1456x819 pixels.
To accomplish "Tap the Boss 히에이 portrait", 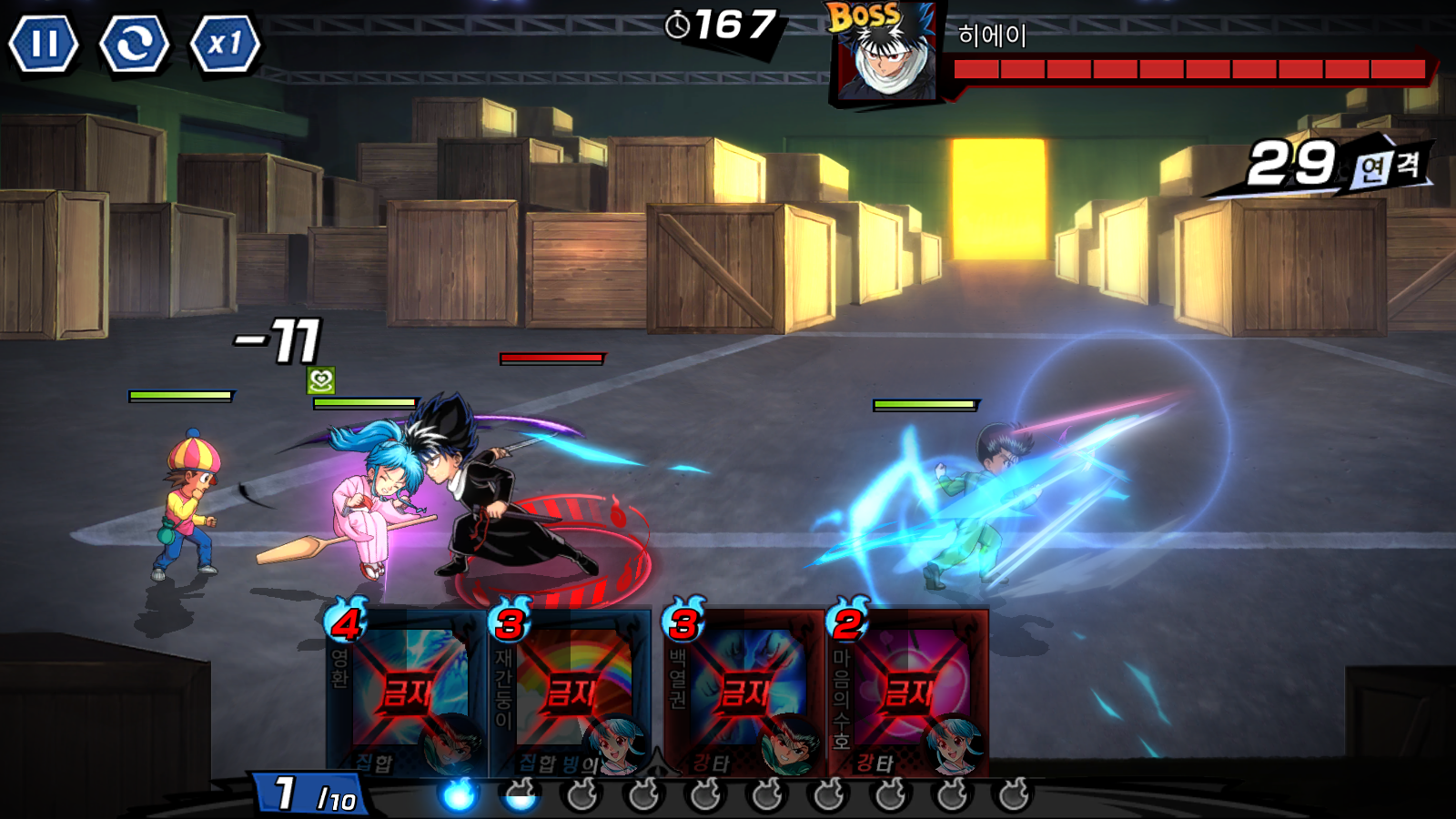I will (x=885, y=56).
